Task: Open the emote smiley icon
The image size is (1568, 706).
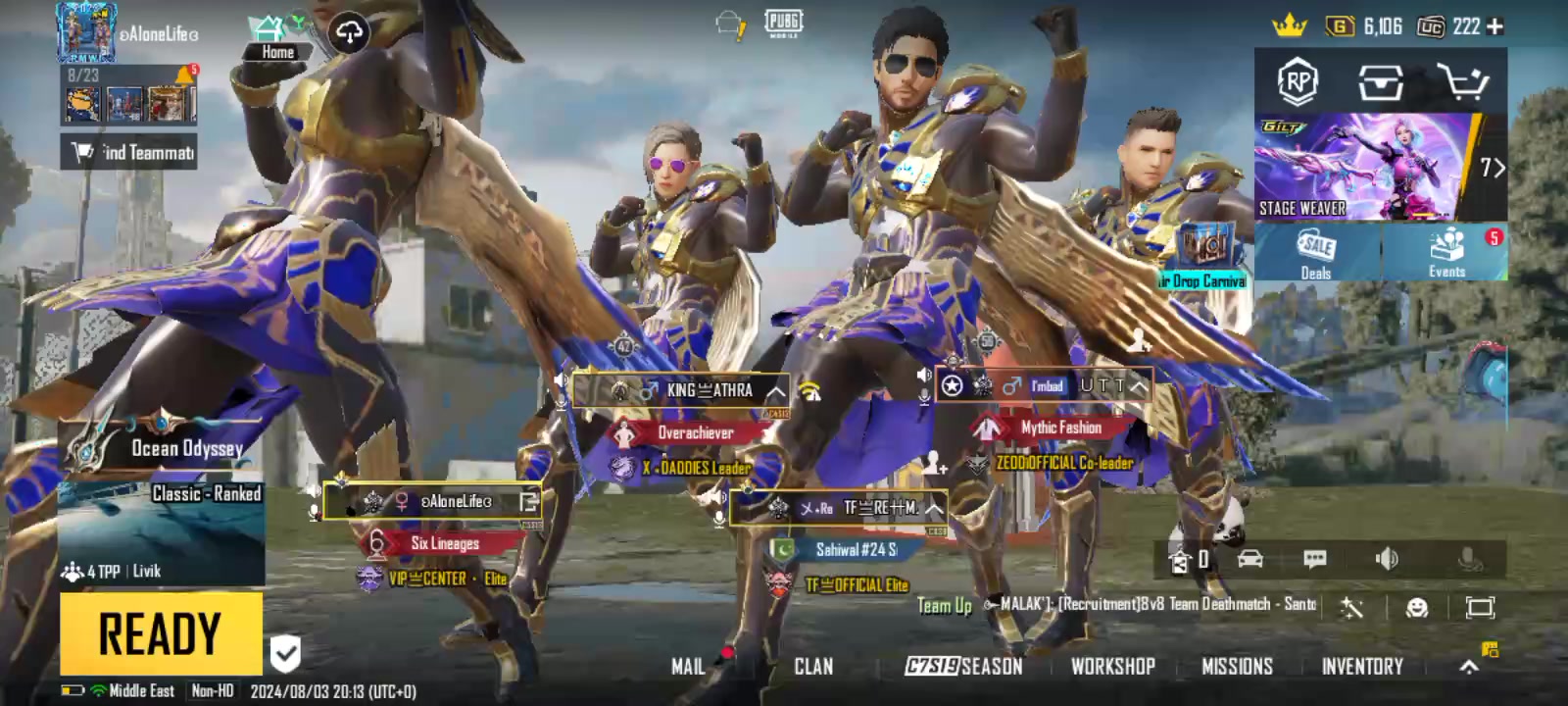Action: [x=1416, y=608]
